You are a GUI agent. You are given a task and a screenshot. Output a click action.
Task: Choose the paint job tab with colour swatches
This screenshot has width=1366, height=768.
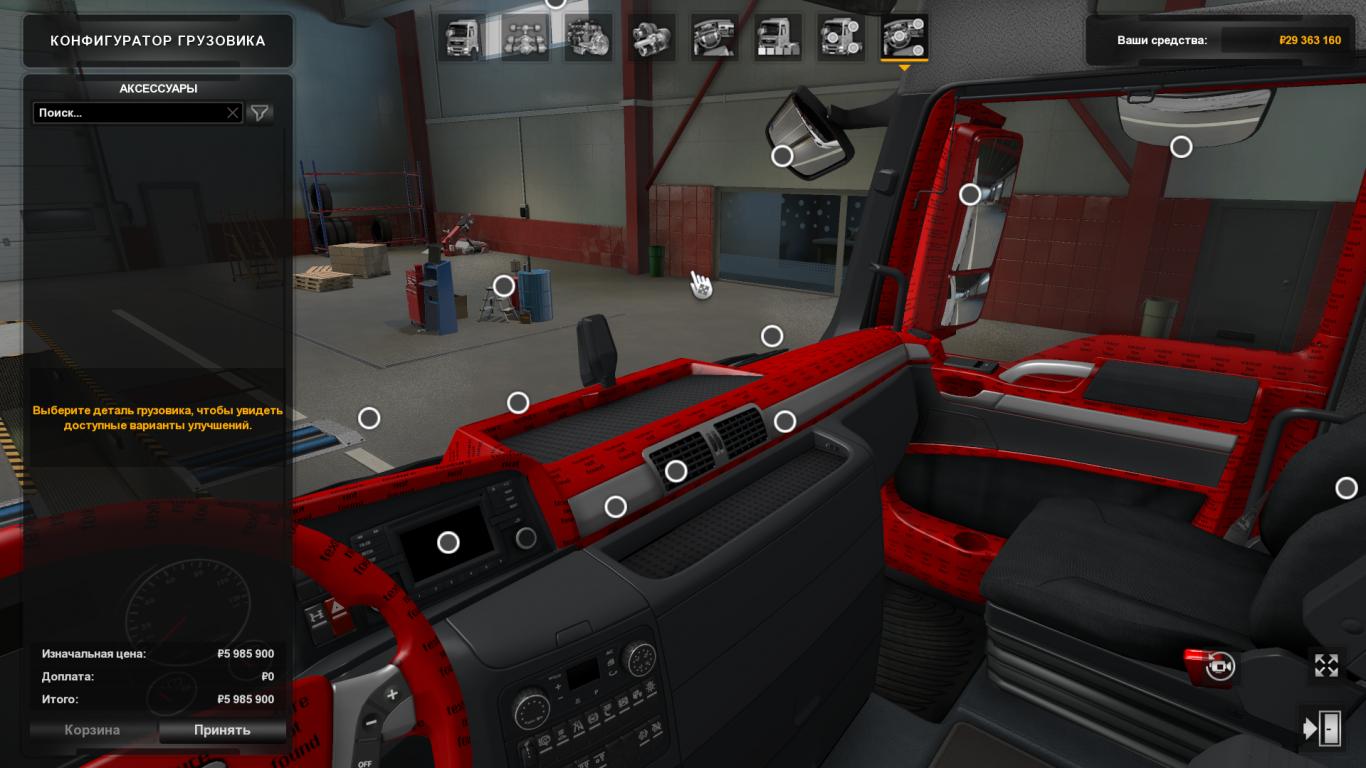pos(777,38)
